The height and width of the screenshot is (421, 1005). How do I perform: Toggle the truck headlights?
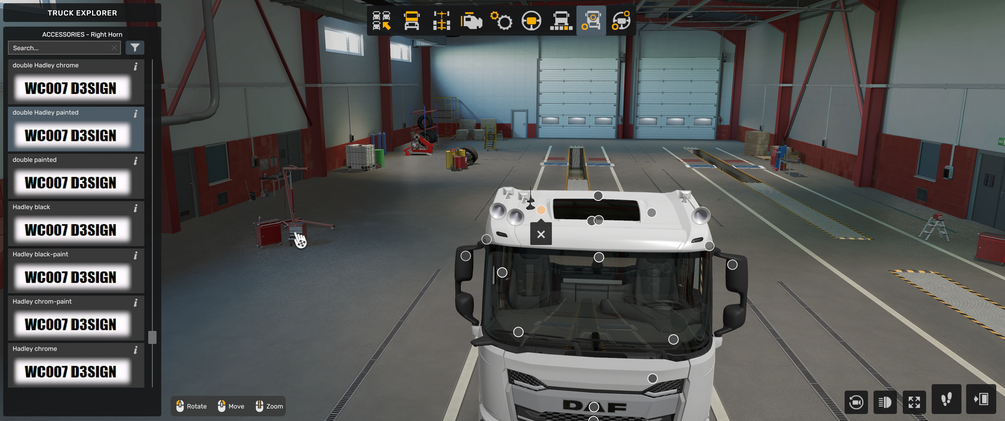tap(885, 402)
